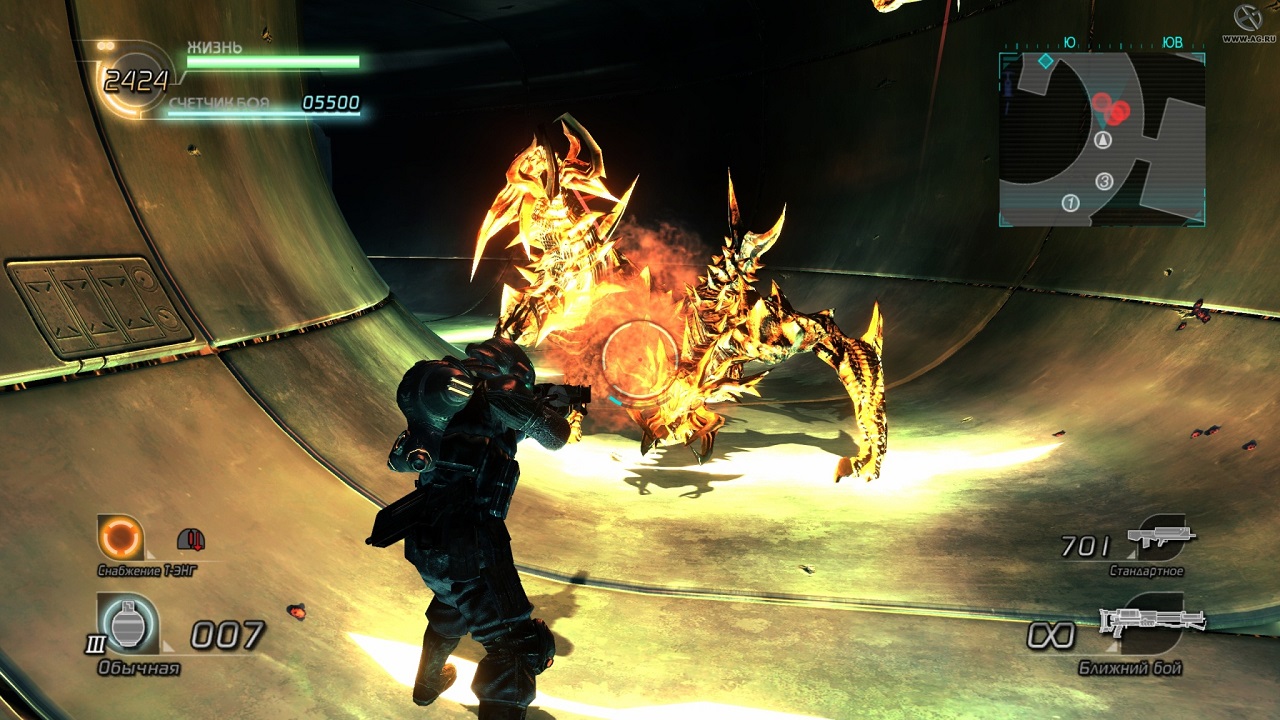Choose the melee shotgun weapon icon
1280x720 pixels.
point(1152,621)
